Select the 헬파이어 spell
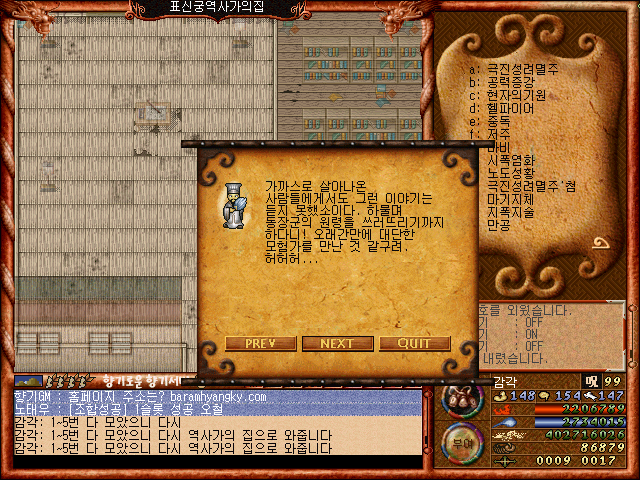The height and width of the screenshot is (480, 640). tap(510, 108)
